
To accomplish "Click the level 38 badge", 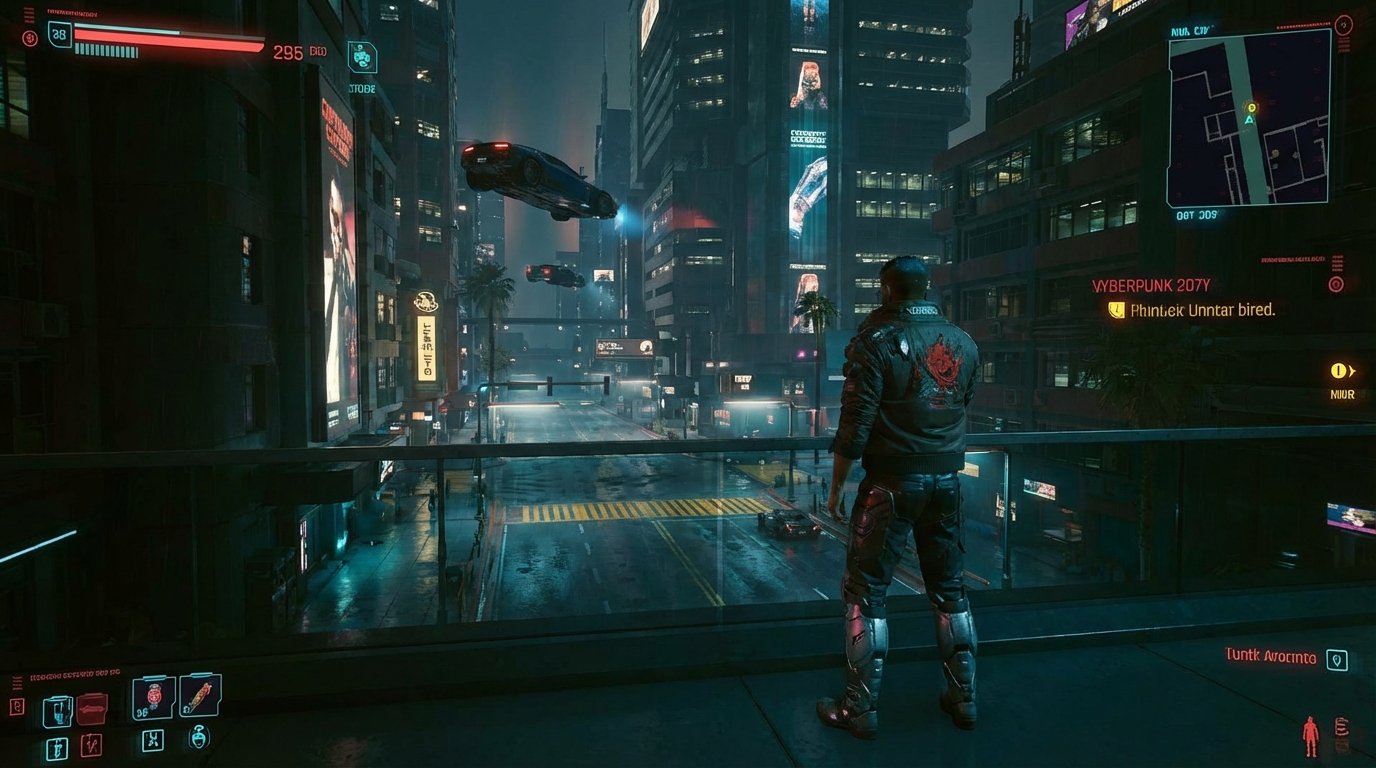I will pyautogui.click(x=59, y=33).
